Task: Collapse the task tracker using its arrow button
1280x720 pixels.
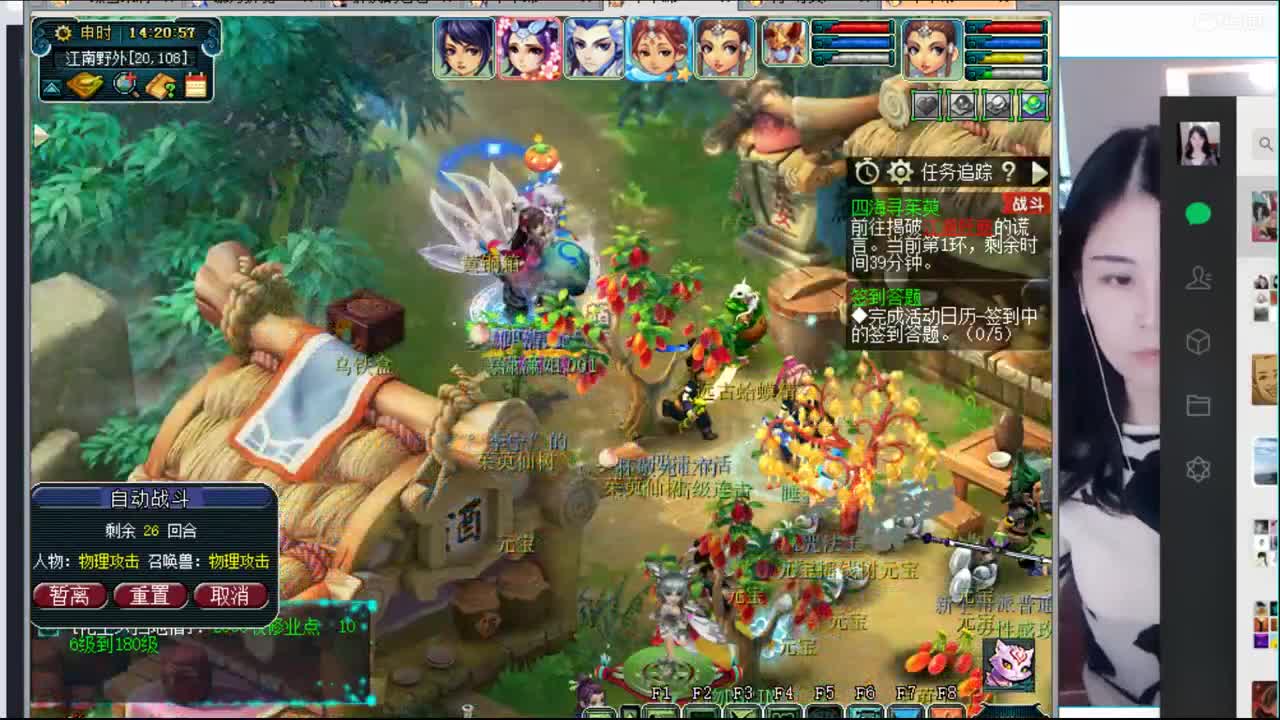Action: 1040,172
